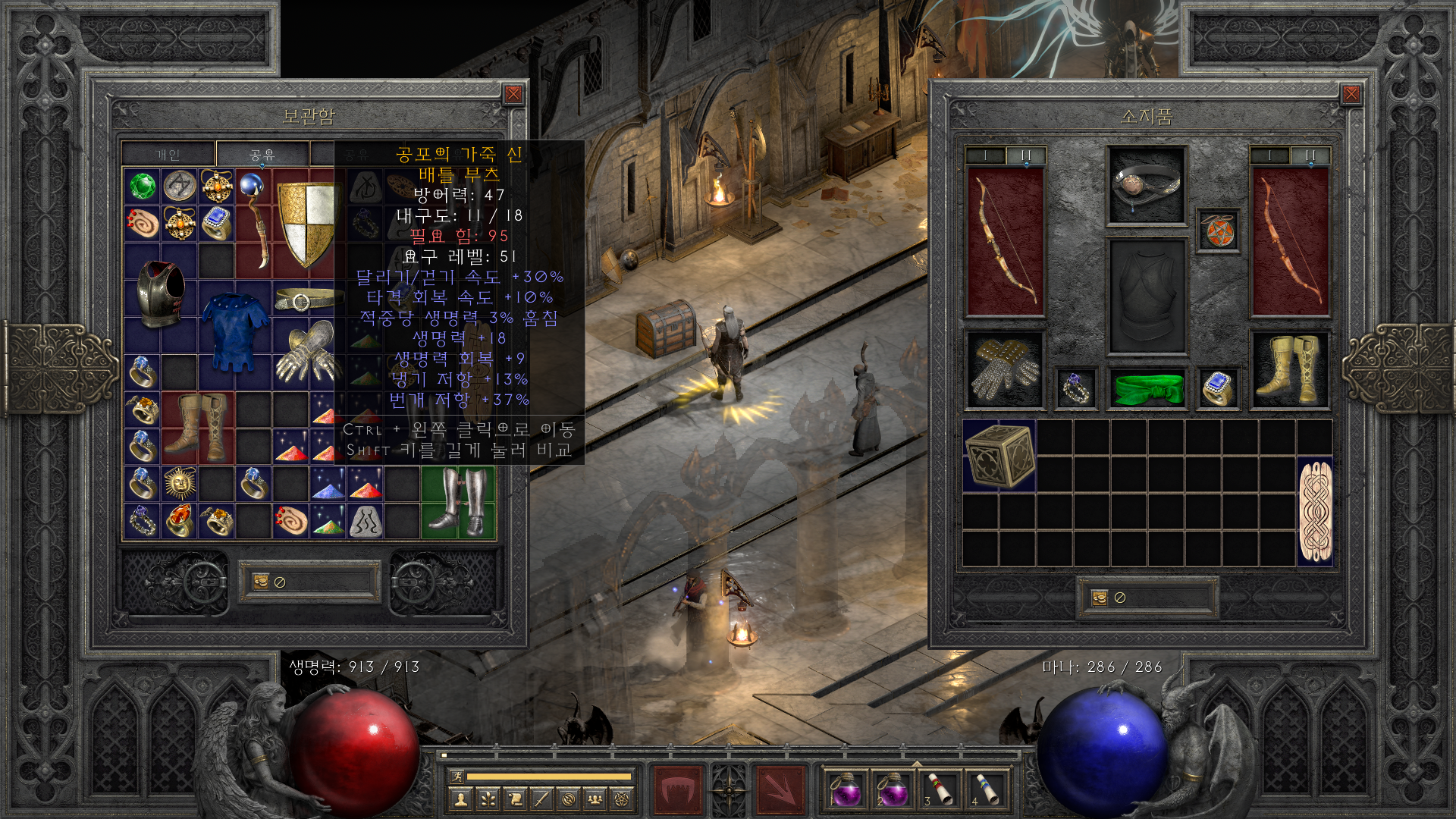Open the right-click arrow skill selector

click(x=780, y=789)
